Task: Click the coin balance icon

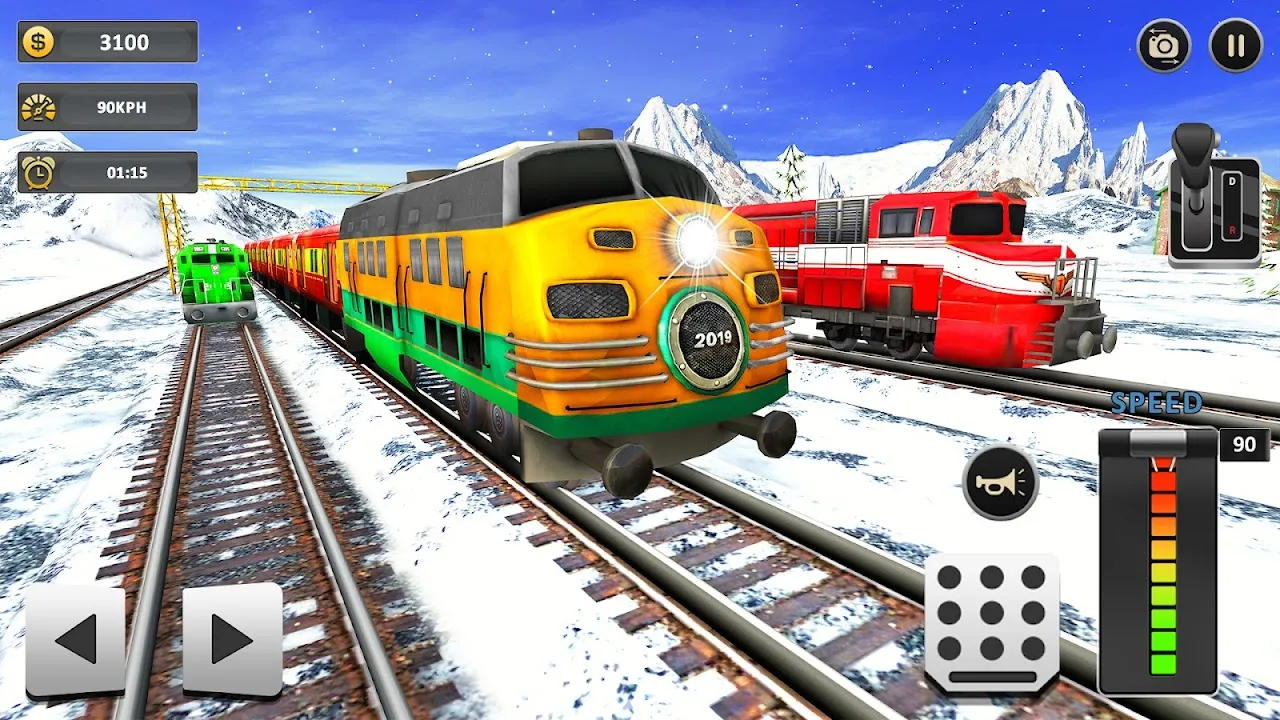Action: point(38,42)
